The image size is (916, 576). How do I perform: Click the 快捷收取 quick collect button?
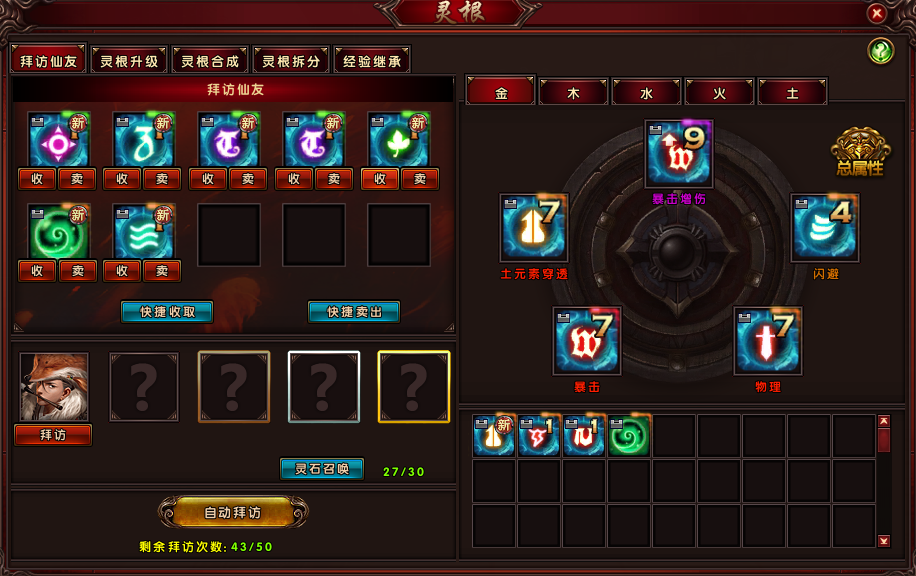click(167, 312)
